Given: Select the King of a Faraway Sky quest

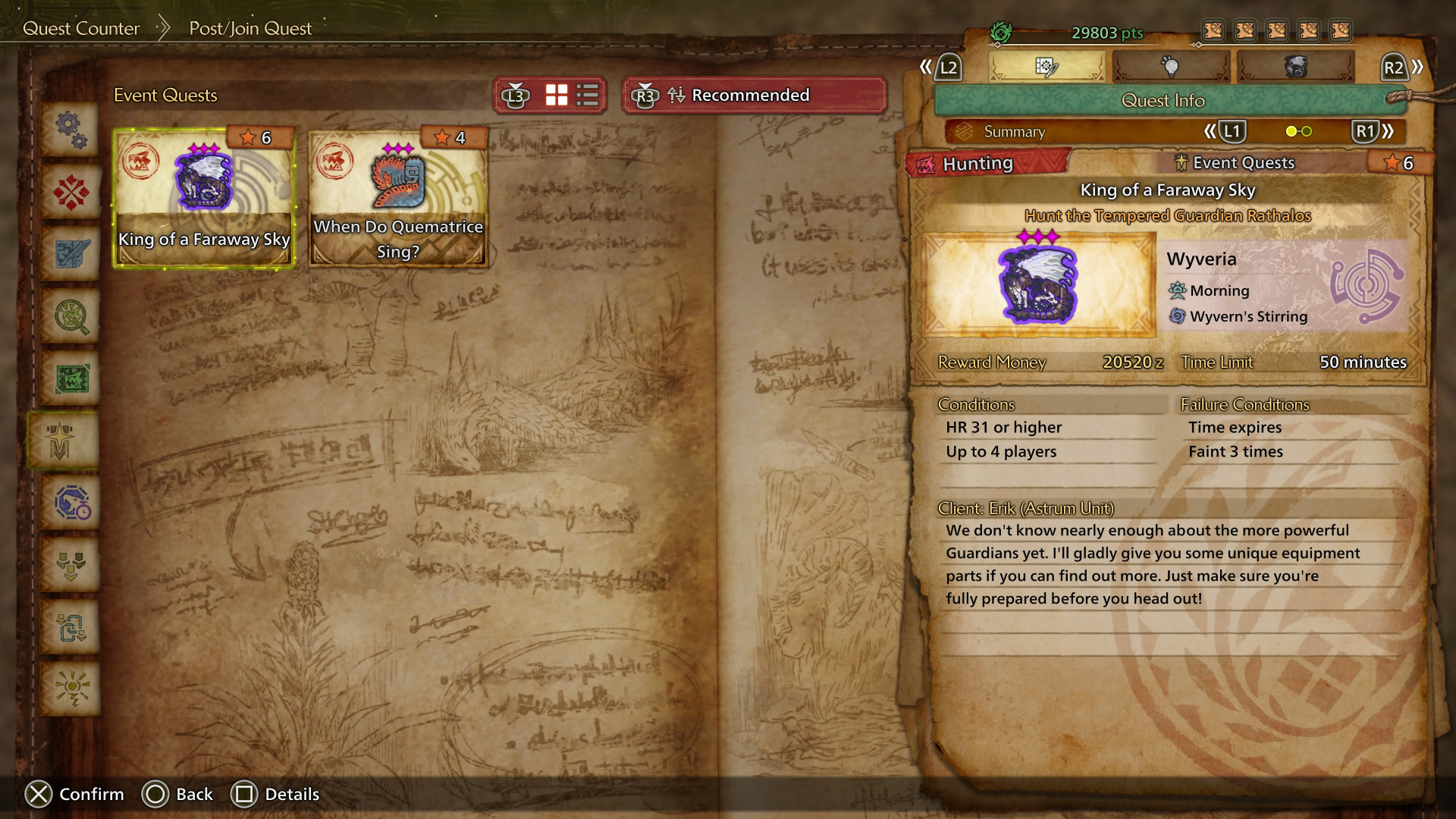Looking at the screenshot, I should click(203, 199).
